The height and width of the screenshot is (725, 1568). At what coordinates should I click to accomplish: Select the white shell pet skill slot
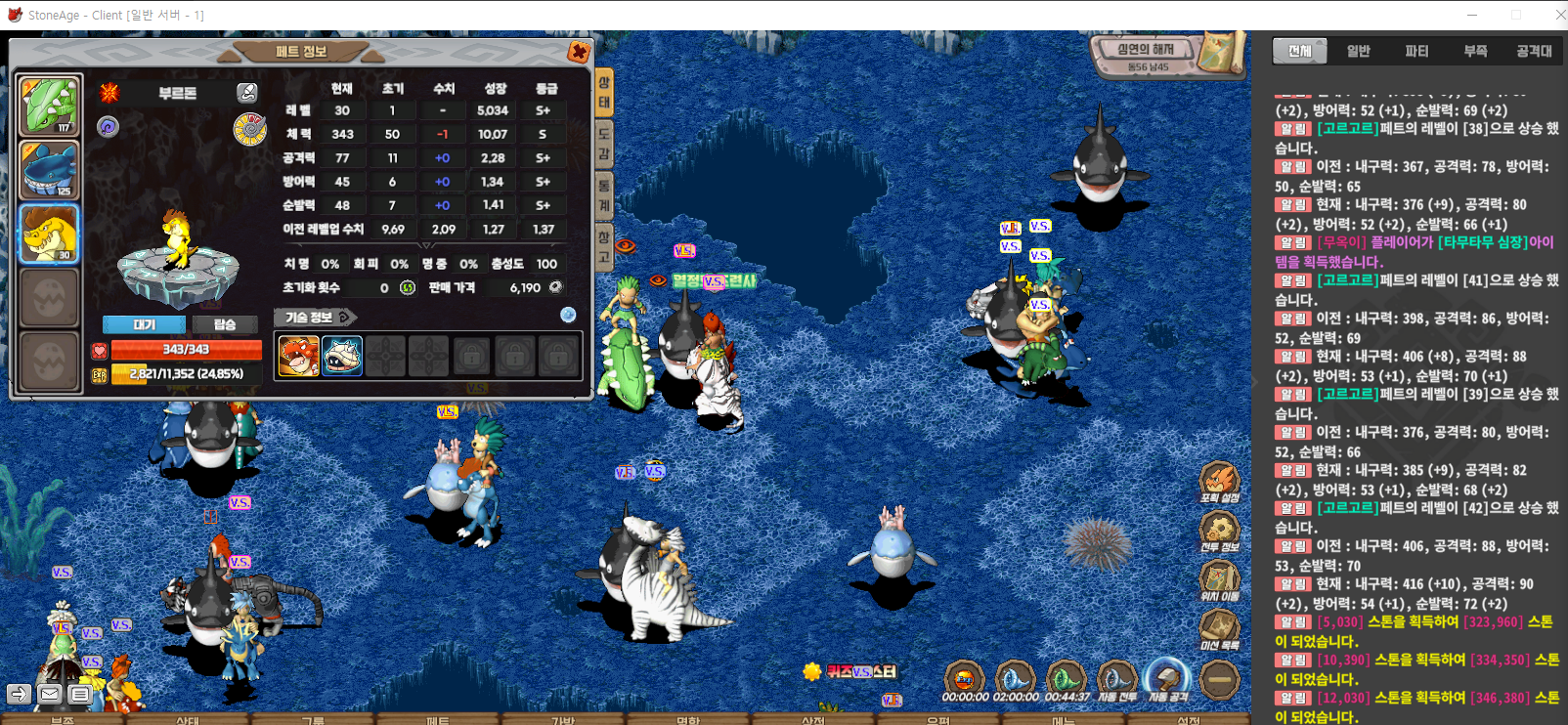coord(342,356)
